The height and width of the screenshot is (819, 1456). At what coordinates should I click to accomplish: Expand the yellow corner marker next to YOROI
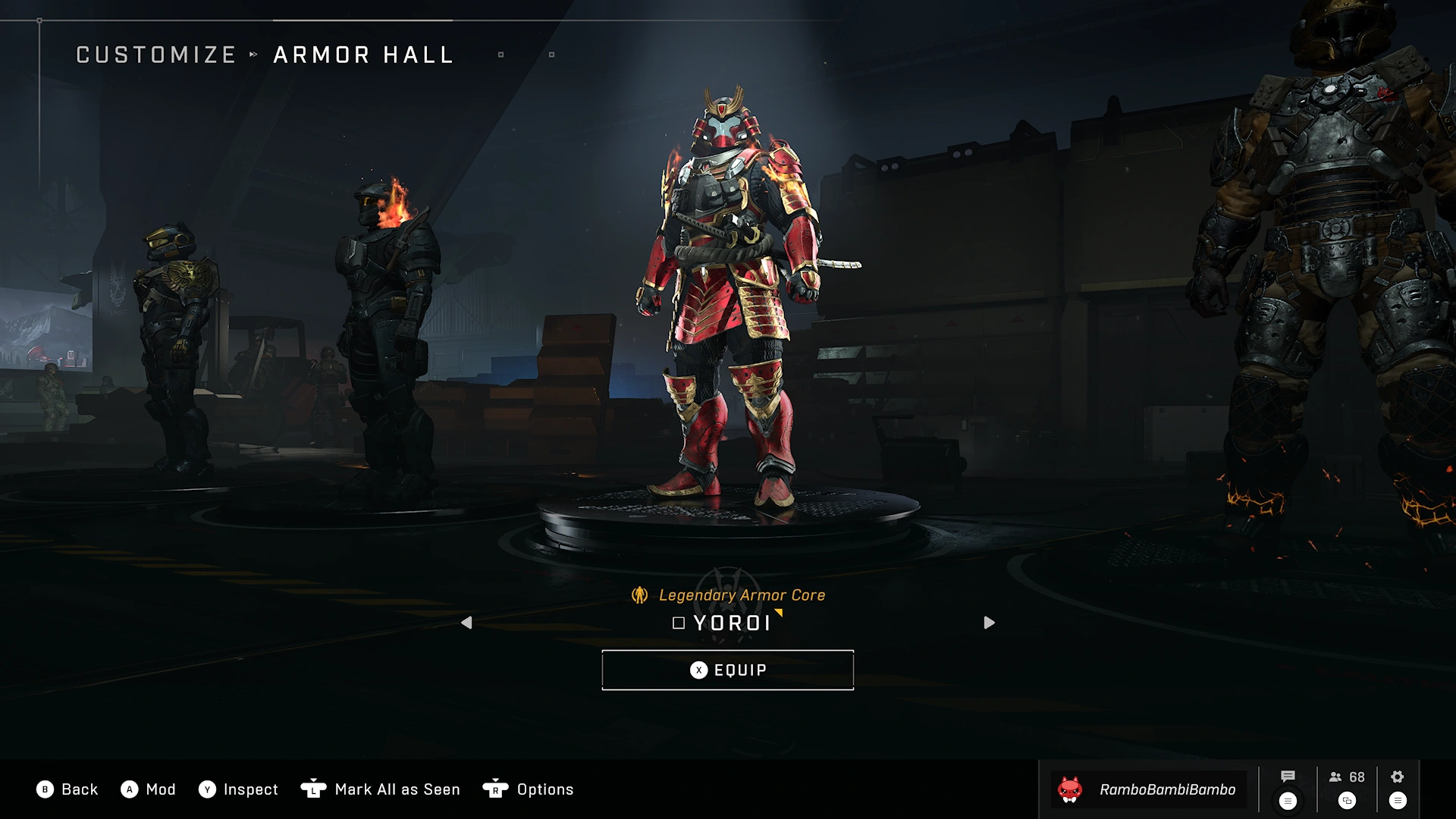click(778, 614)
